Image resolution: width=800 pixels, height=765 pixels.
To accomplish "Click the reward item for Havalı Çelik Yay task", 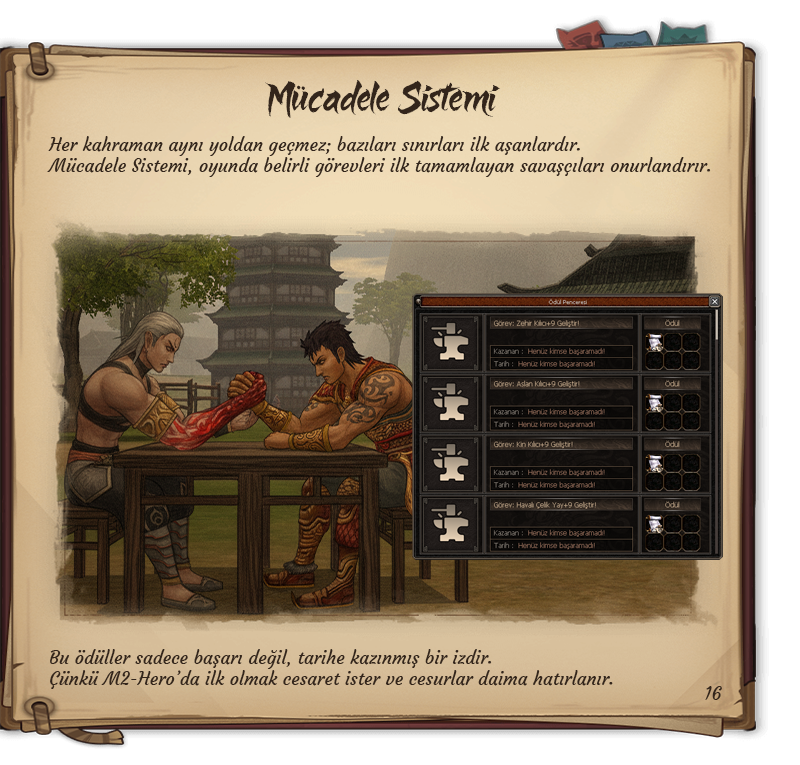I will point(654,523).
